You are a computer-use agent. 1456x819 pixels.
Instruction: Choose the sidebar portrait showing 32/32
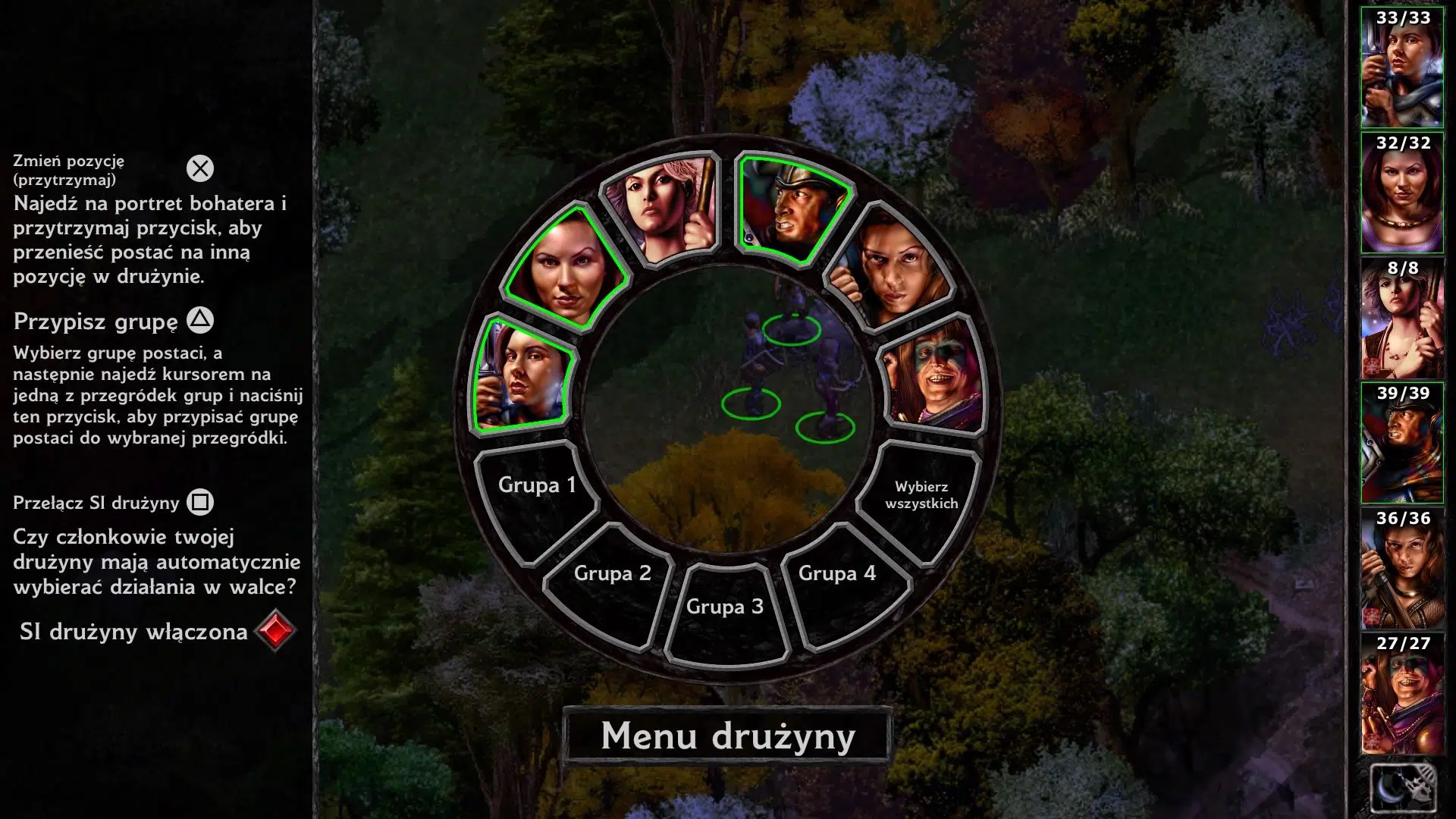[x=1402, y=193]
